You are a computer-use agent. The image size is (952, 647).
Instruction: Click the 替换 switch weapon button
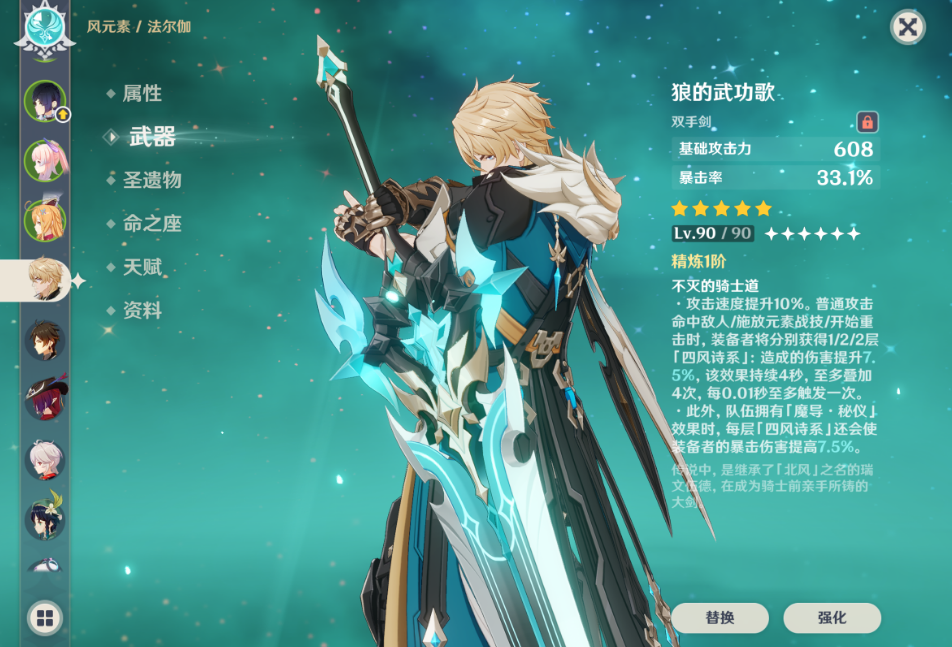720,618
